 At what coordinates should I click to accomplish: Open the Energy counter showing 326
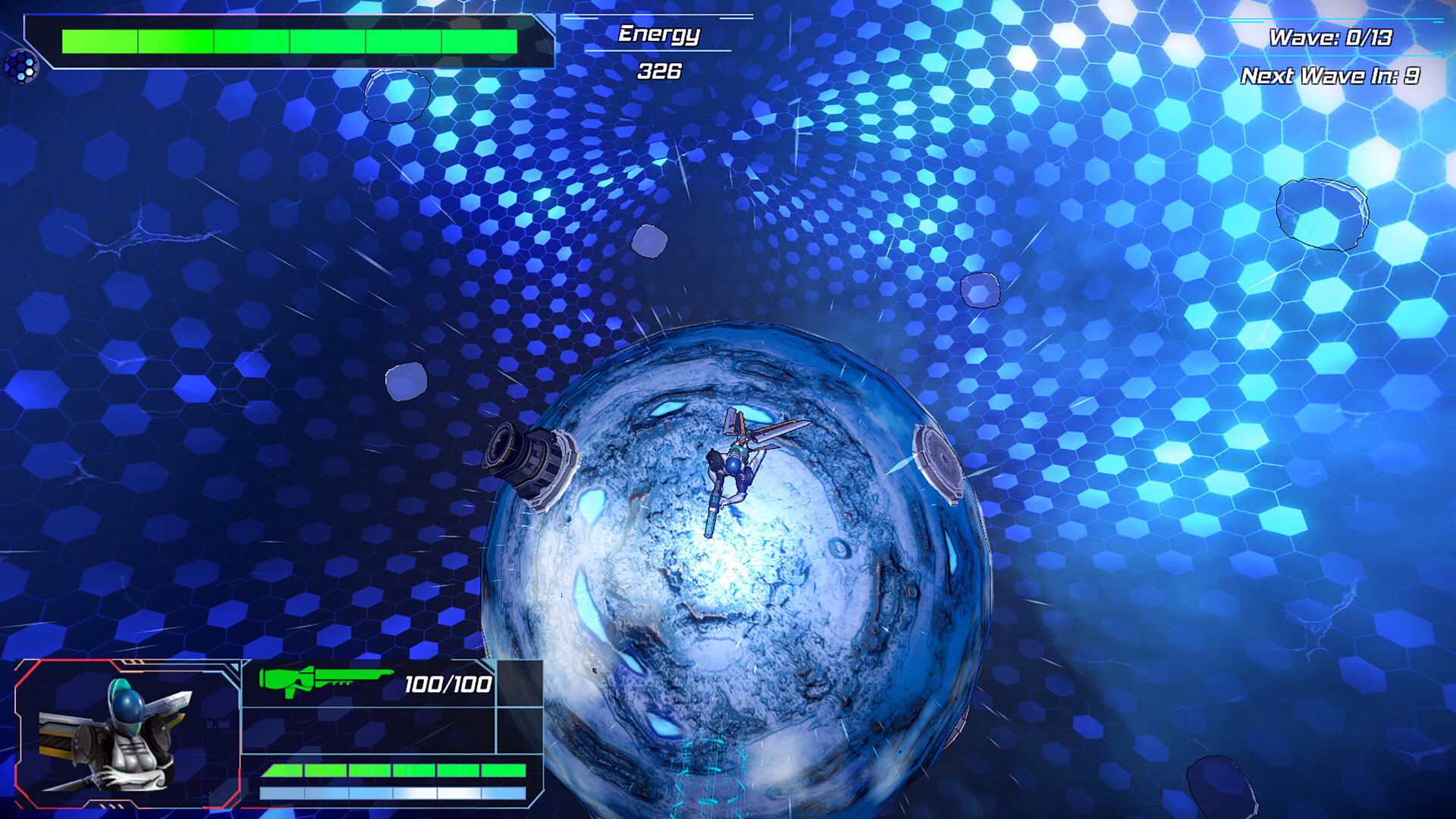[x=658, y=71]
